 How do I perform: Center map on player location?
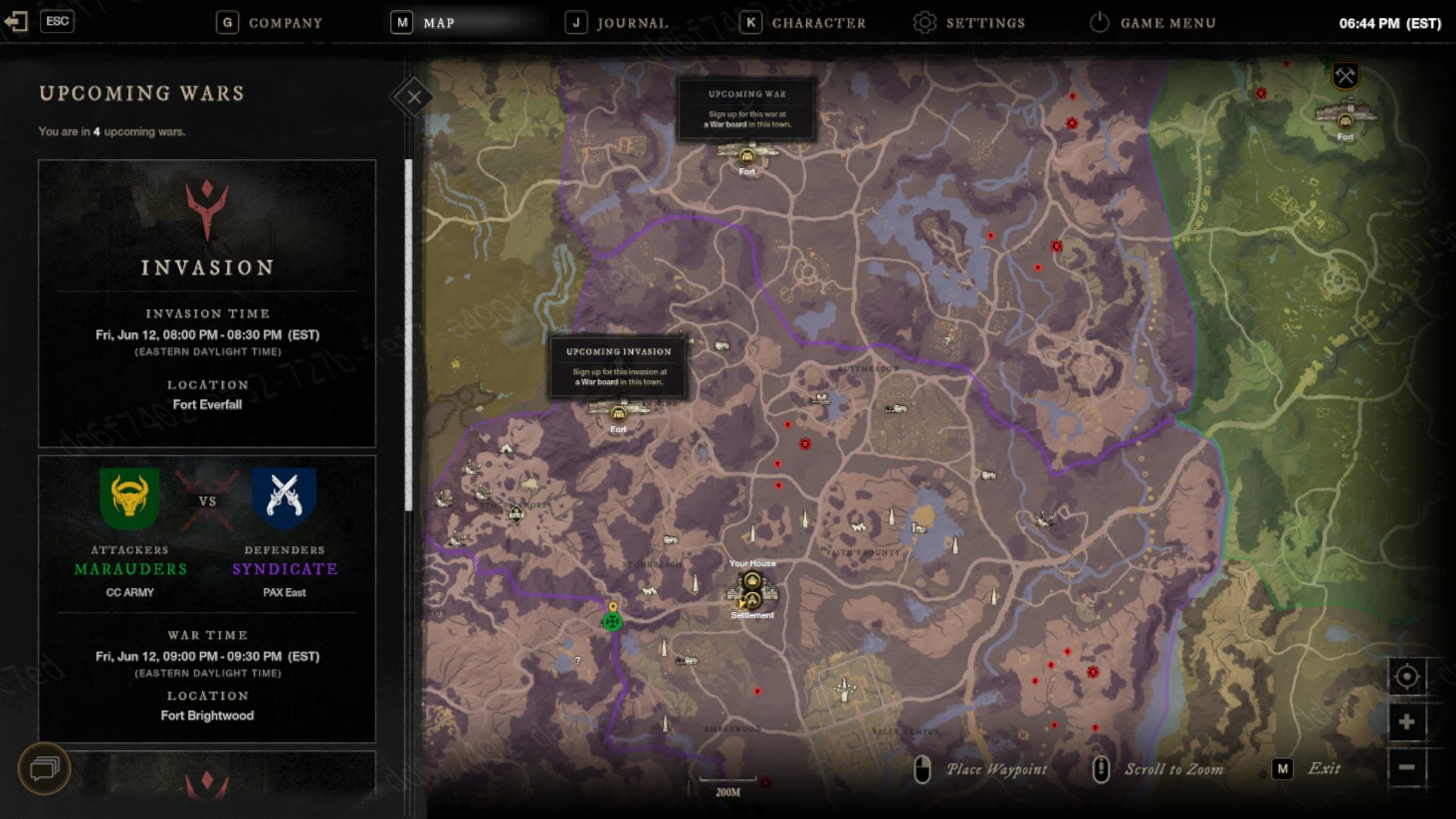tap(1406, 677)
